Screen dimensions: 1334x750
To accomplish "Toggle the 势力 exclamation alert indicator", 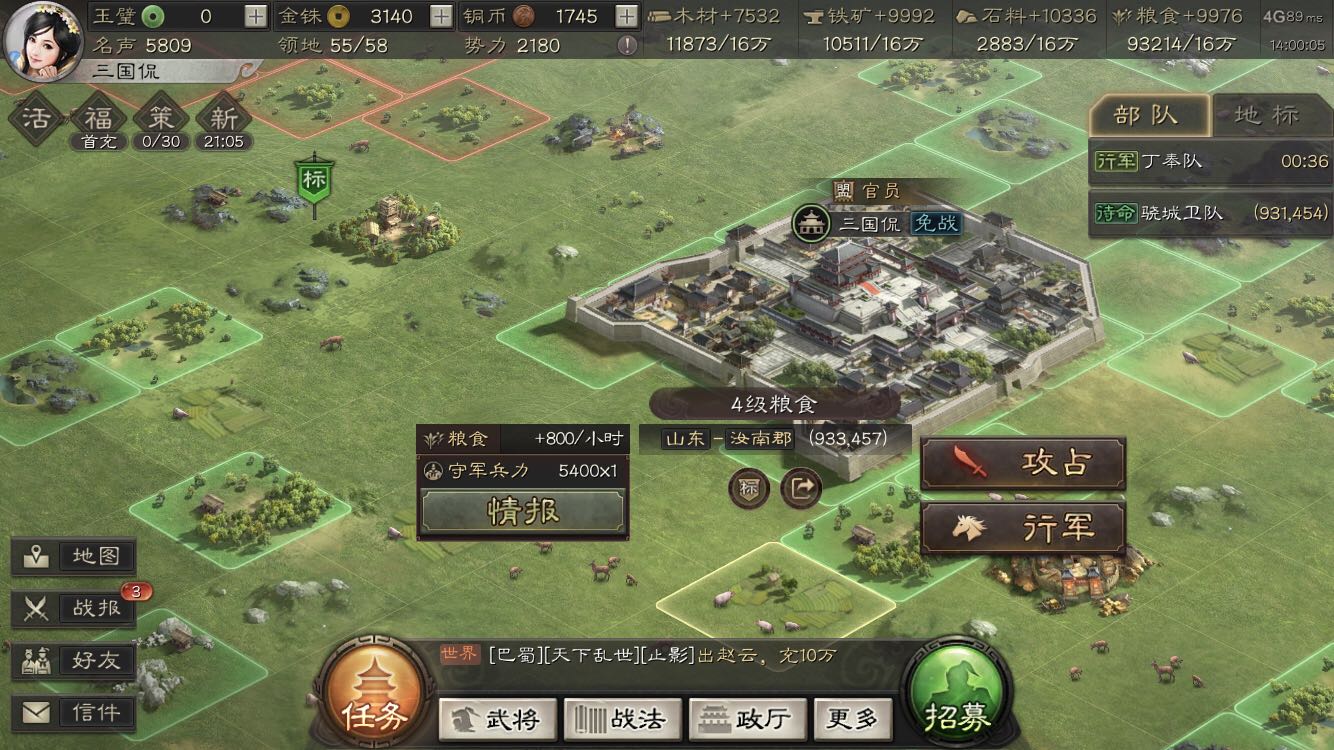I will tap(625, 44).
